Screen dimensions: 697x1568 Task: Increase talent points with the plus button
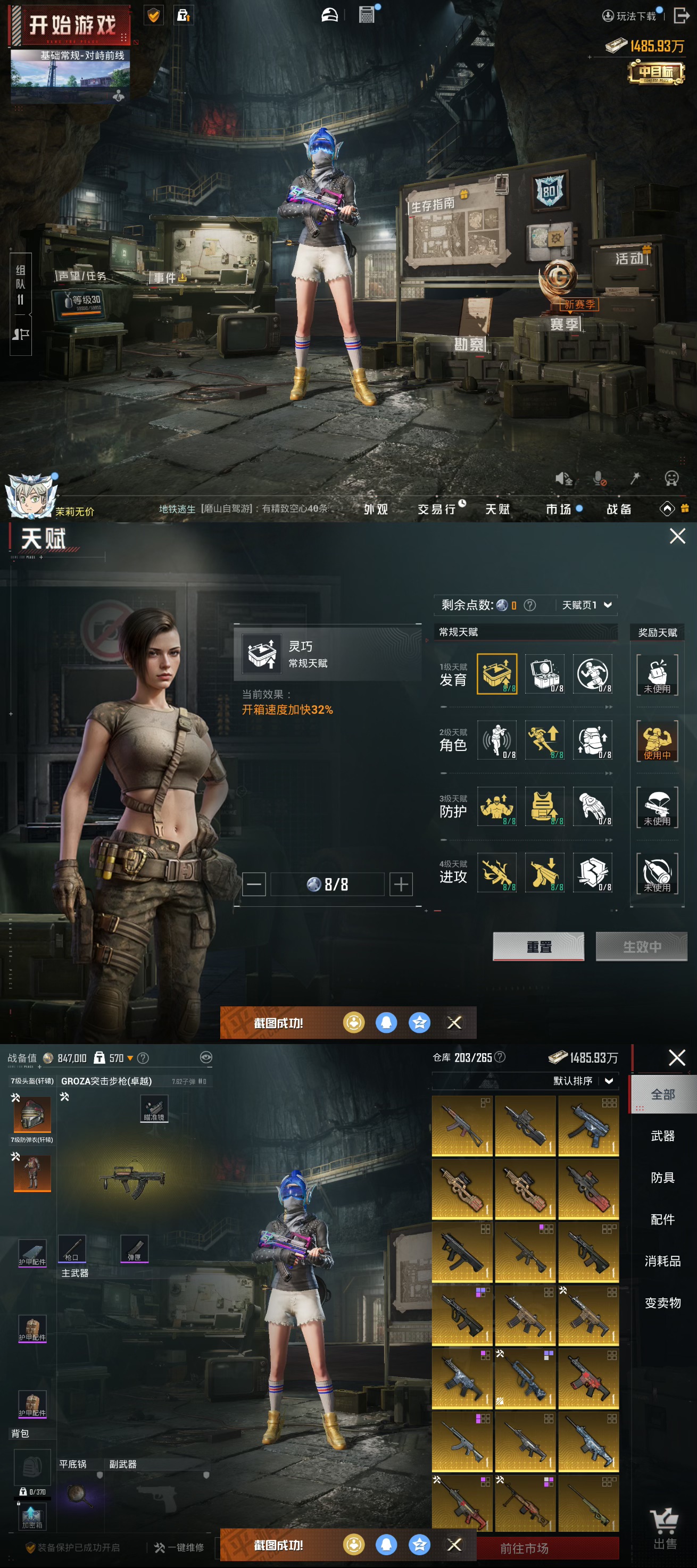coord(401,884)
